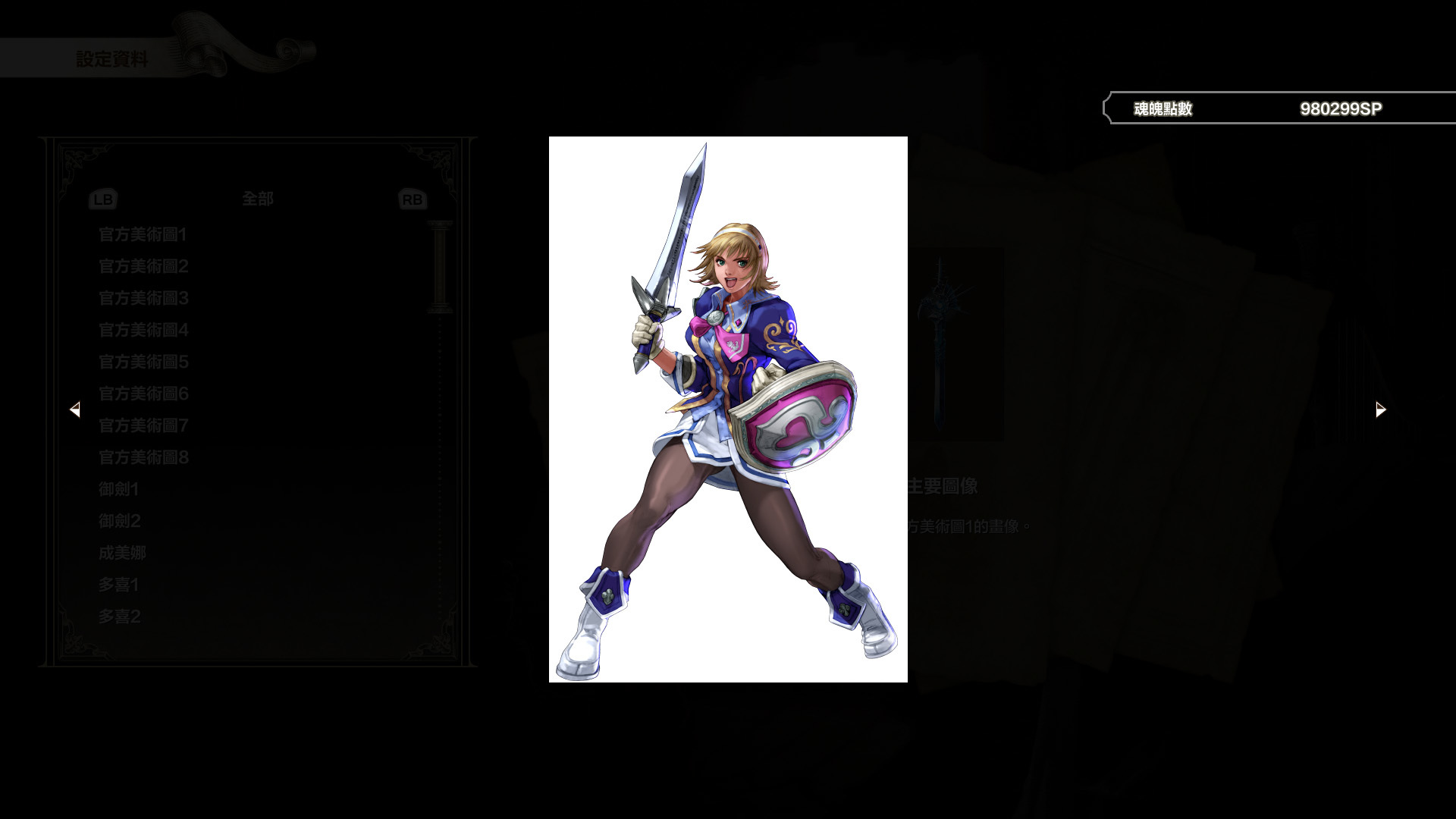
Task: Select 多喜2 at the bottom of the list
Action: point(118,617)
